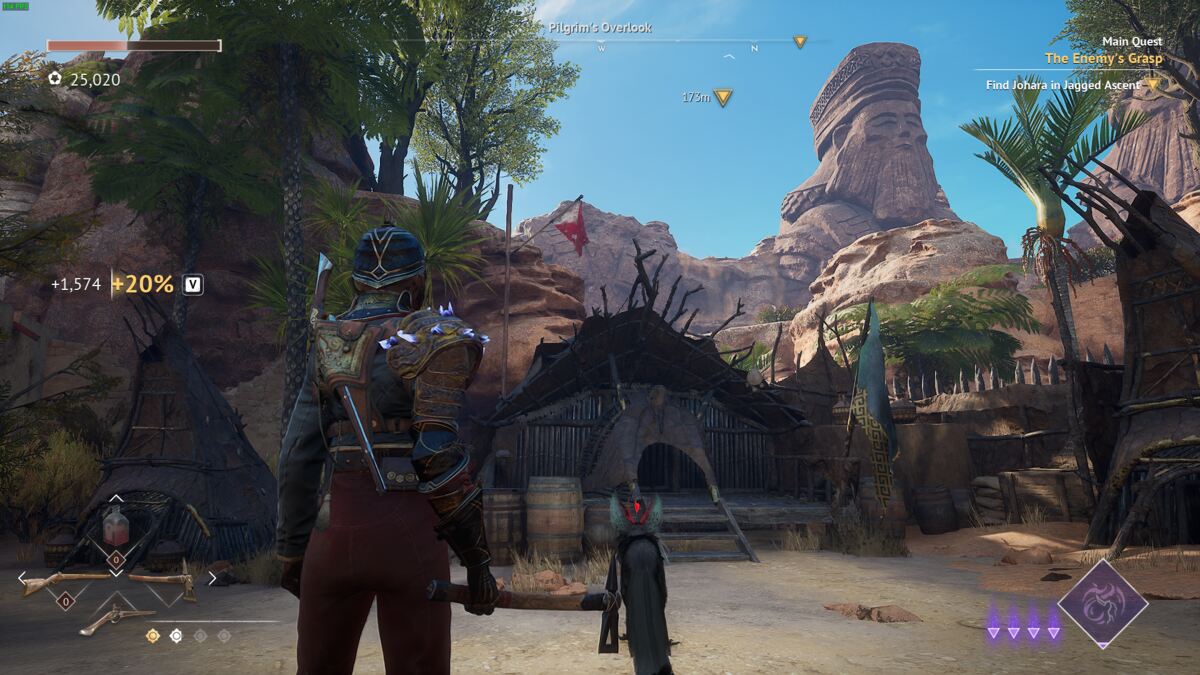
Task: Select the healing flask slot
Action: pos(115,525)
